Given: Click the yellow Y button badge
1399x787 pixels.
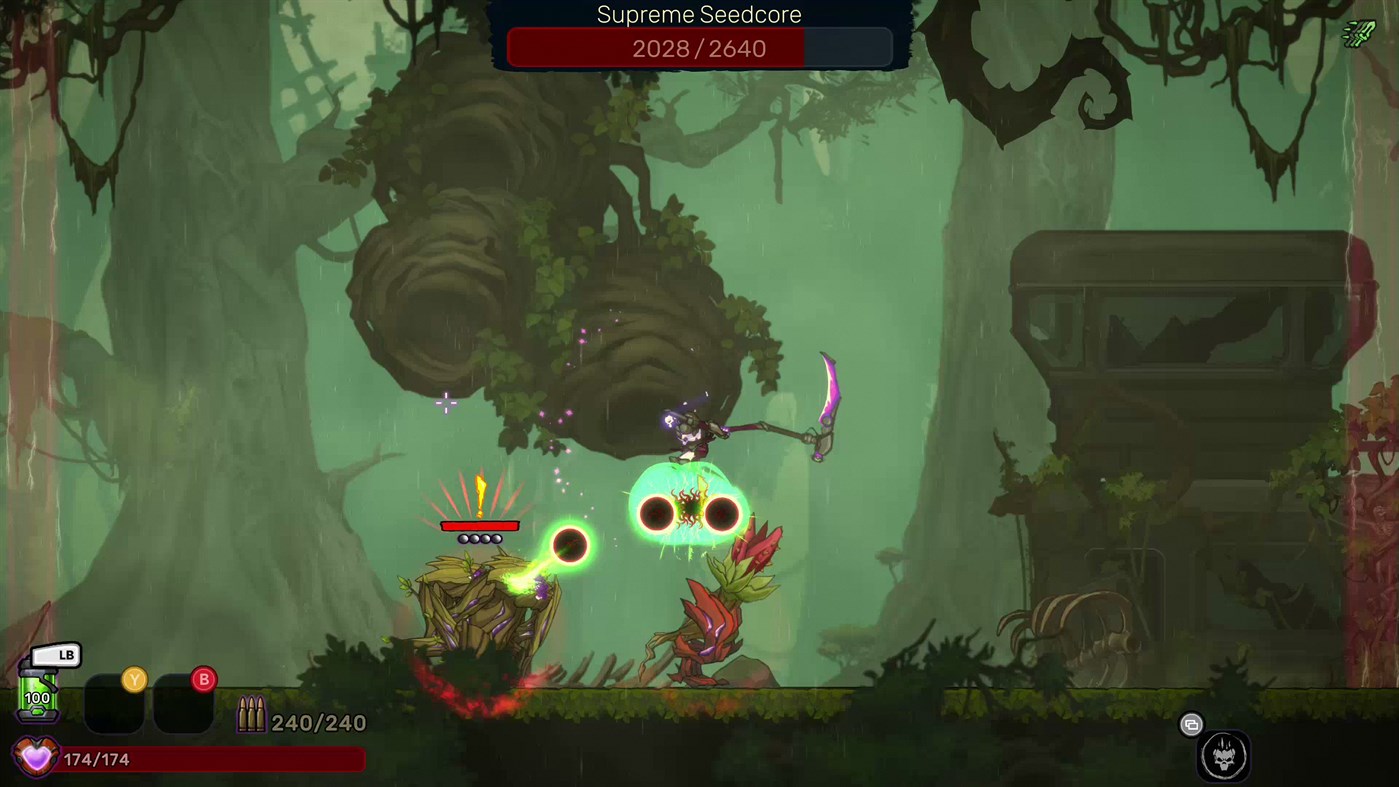Looking at the screenshot, I should tap(135, 679).
